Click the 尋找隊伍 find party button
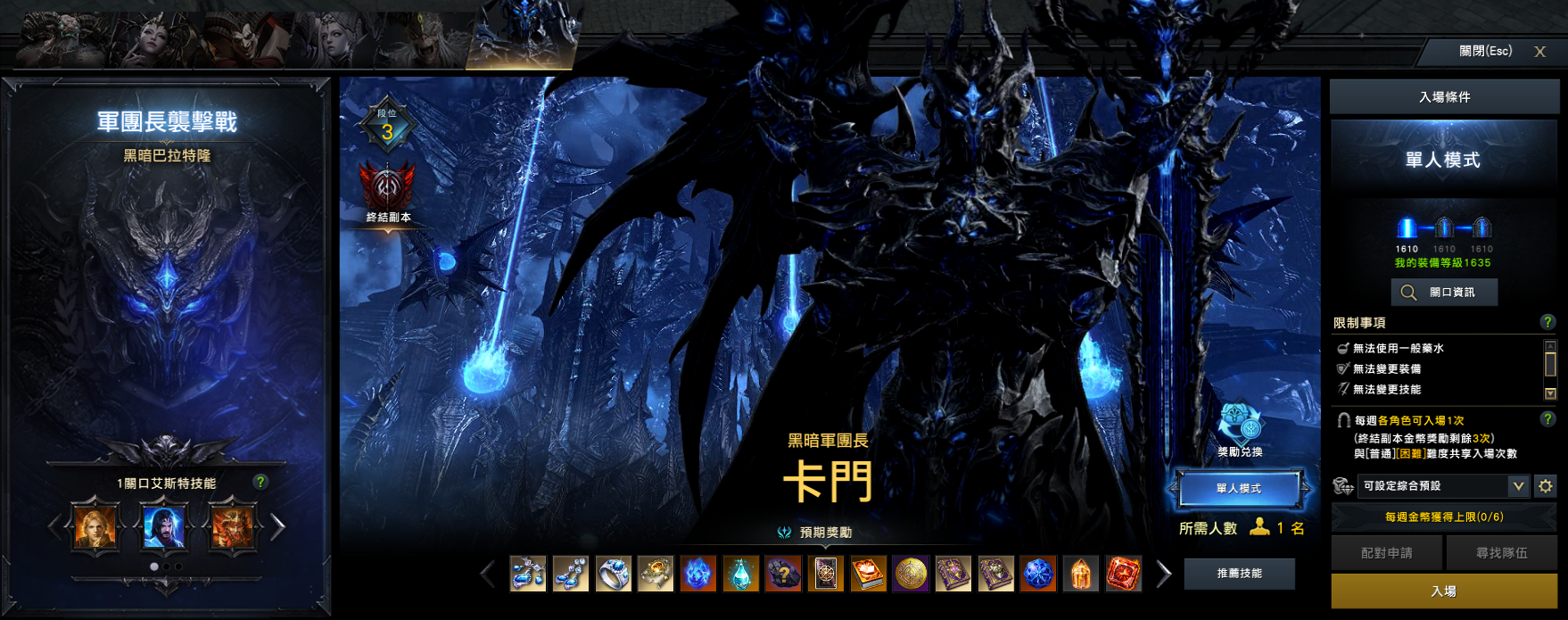Screen dimensions: 1568x620 (x=1501, y=553)
